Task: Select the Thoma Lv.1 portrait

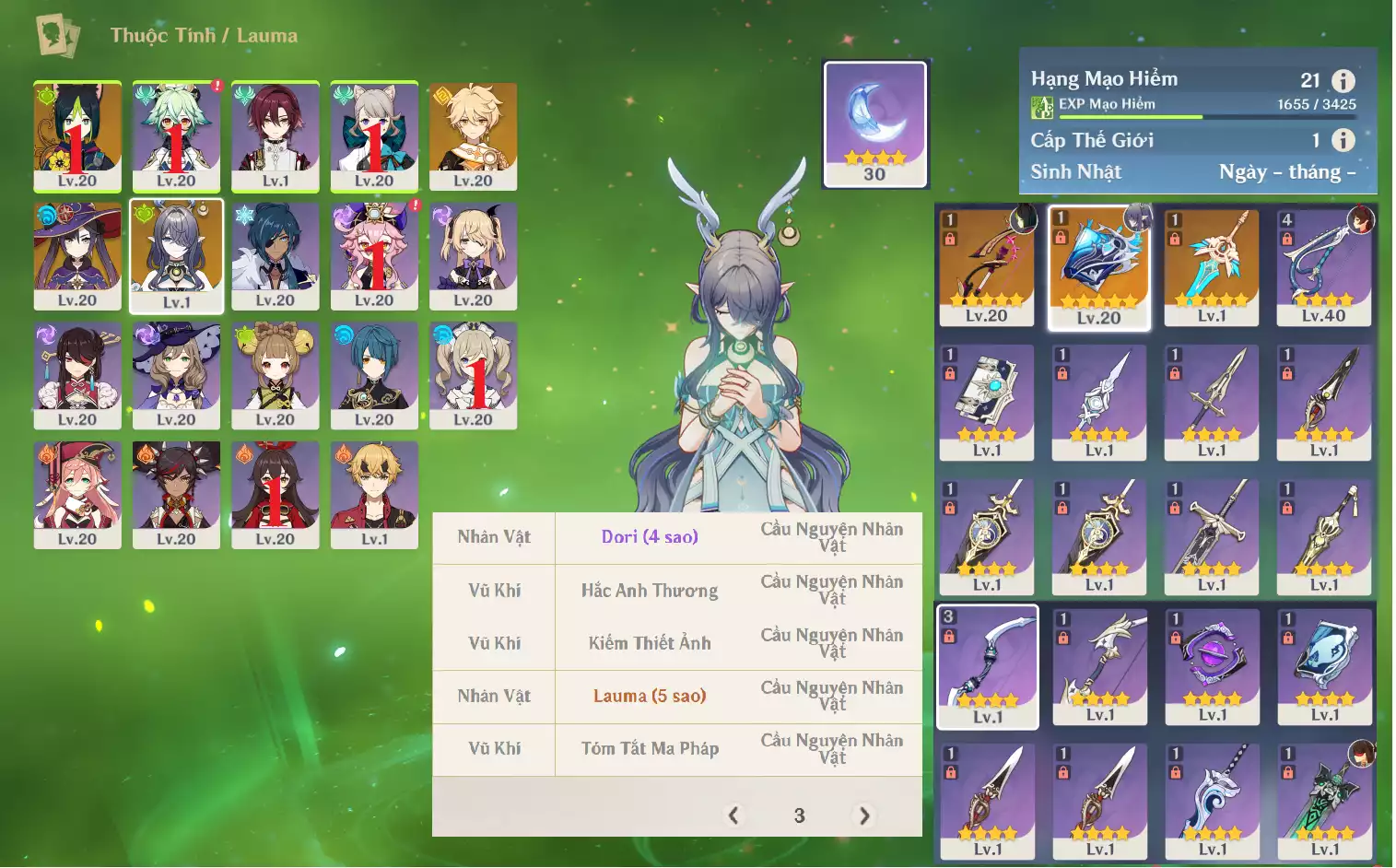Action: point(374,494)
